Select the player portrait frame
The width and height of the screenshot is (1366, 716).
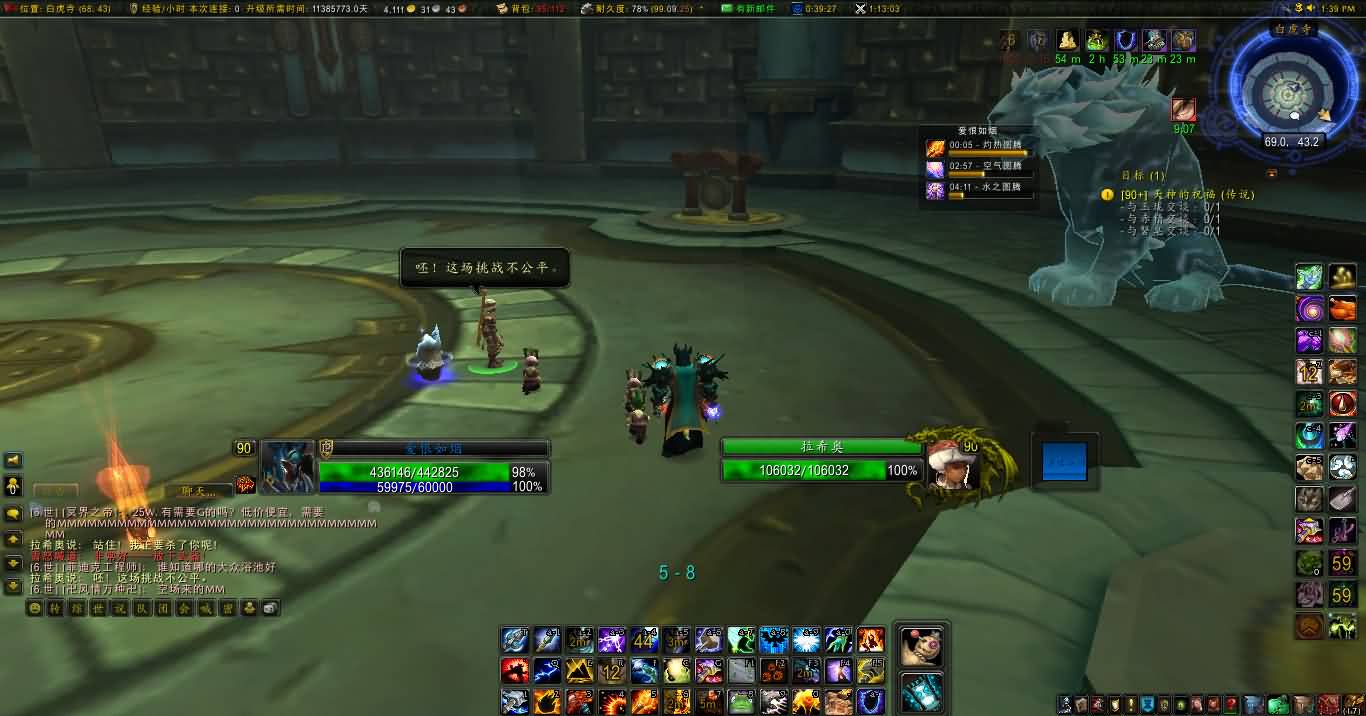289,467
